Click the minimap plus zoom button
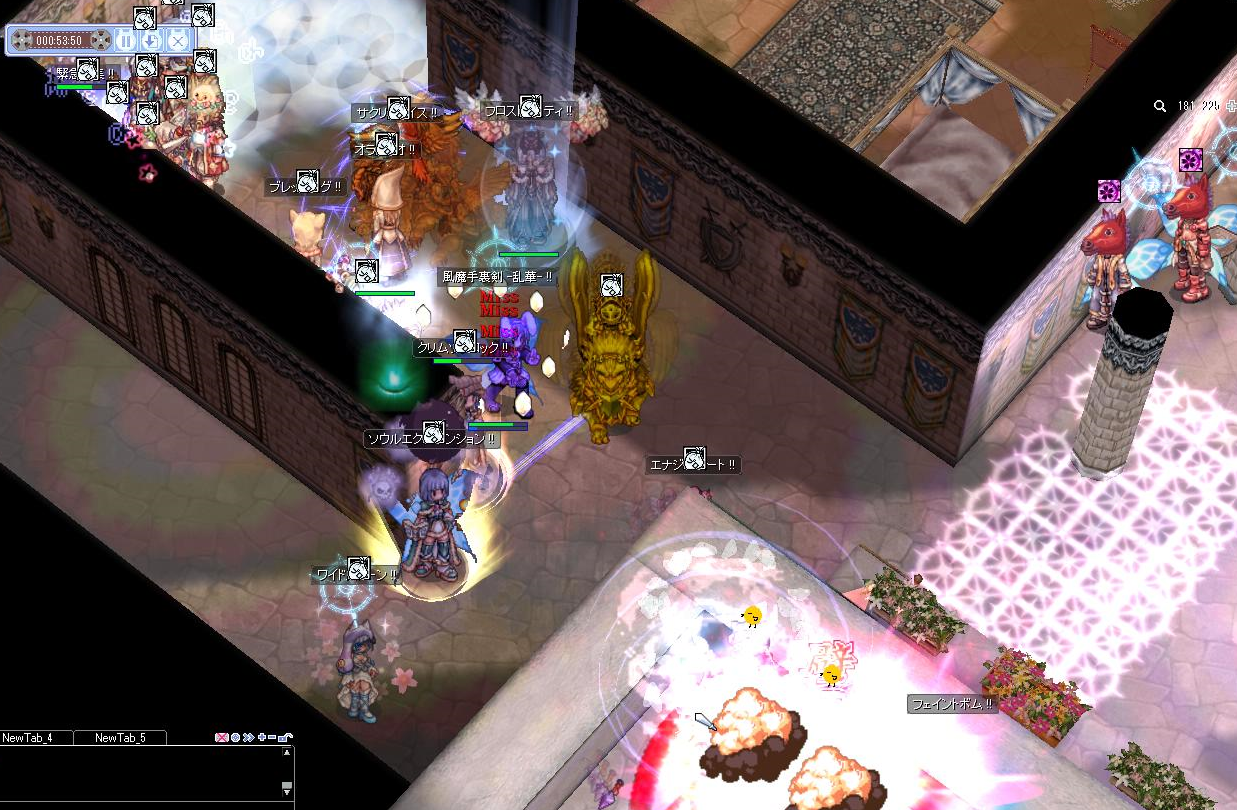The height and width of the screenshot is (810, 1237). [x=1230, y=106]
